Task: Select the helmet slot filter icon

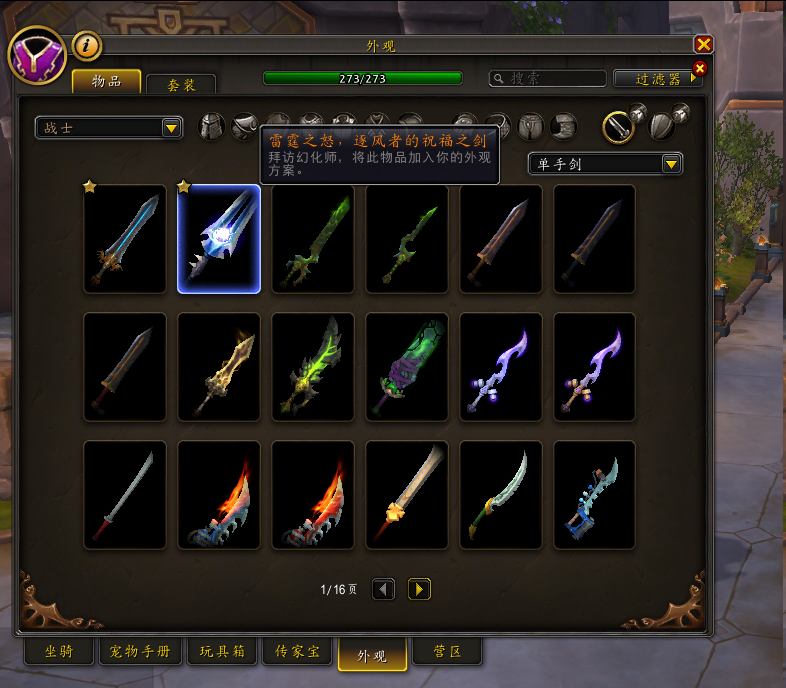Action: tap(211, 126)
